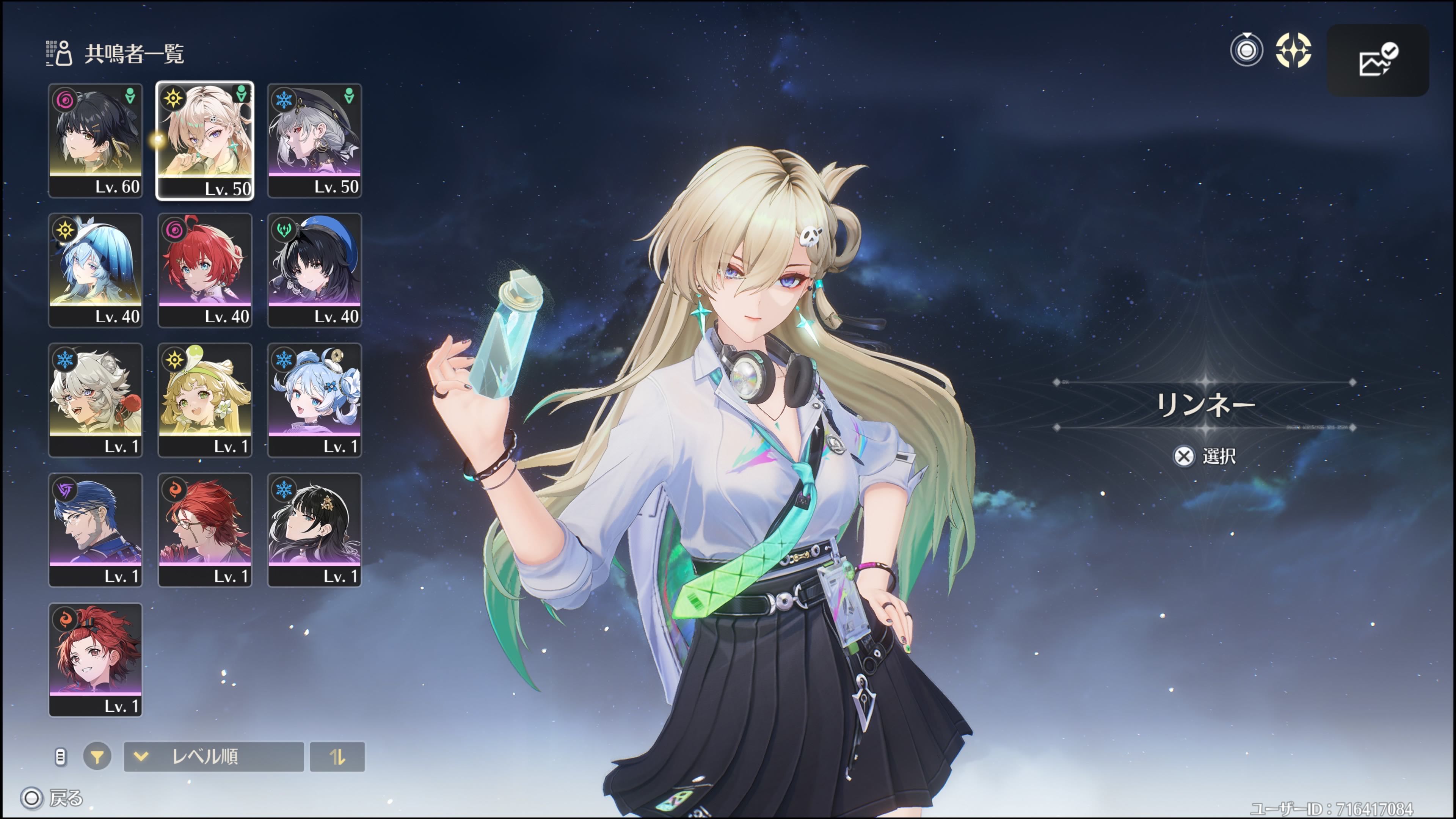
Task: Open the レベル順 sort dropdown
Action: pos(213,756)
